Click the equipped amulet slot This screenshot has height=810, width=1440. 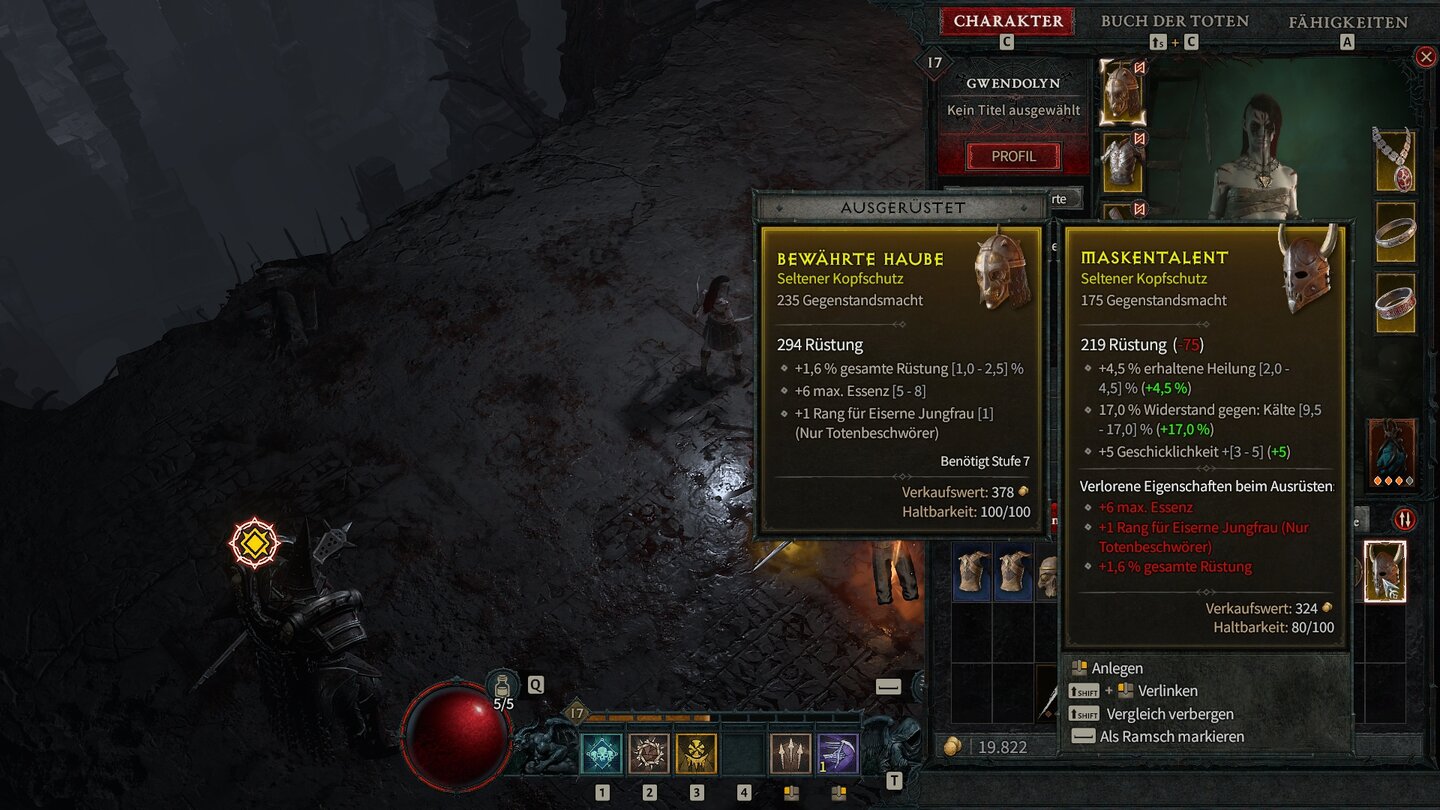tap(1395, 159)
